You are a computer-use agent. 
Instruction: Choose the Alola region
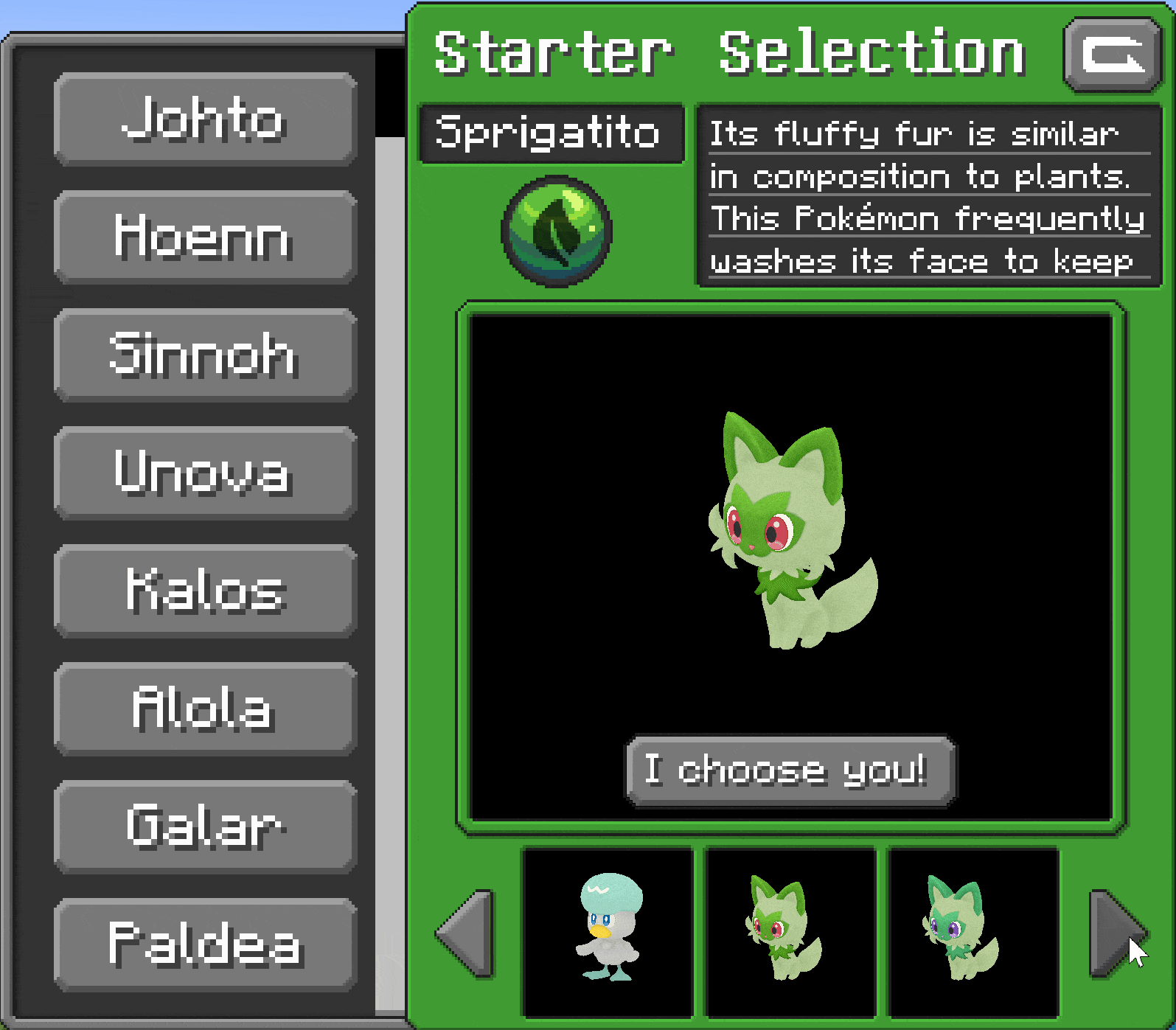[205, 709]
